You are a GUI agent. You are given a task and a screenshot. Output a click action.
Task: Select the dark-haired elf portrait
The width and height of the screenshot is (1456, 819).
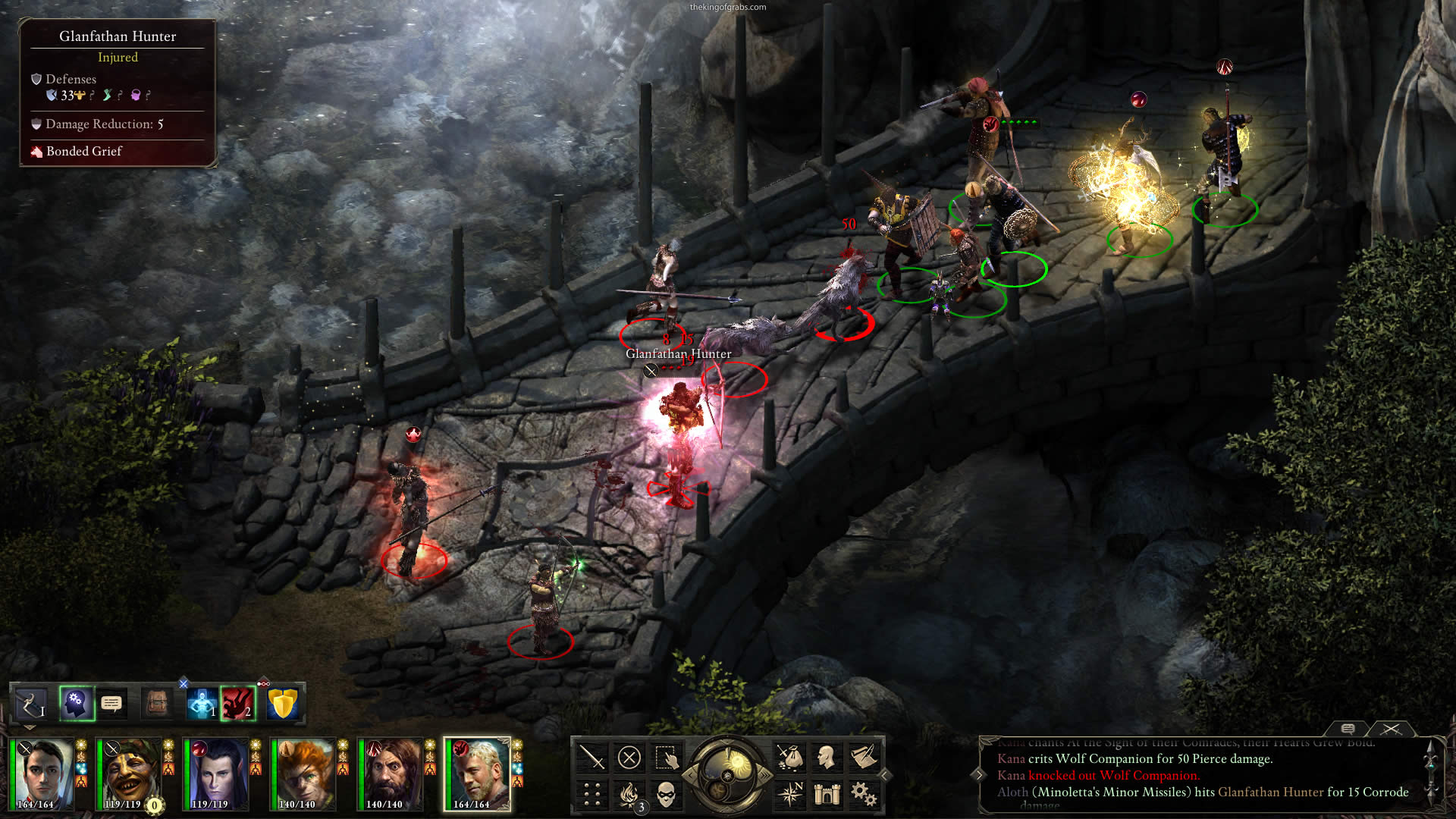(215, 773)
